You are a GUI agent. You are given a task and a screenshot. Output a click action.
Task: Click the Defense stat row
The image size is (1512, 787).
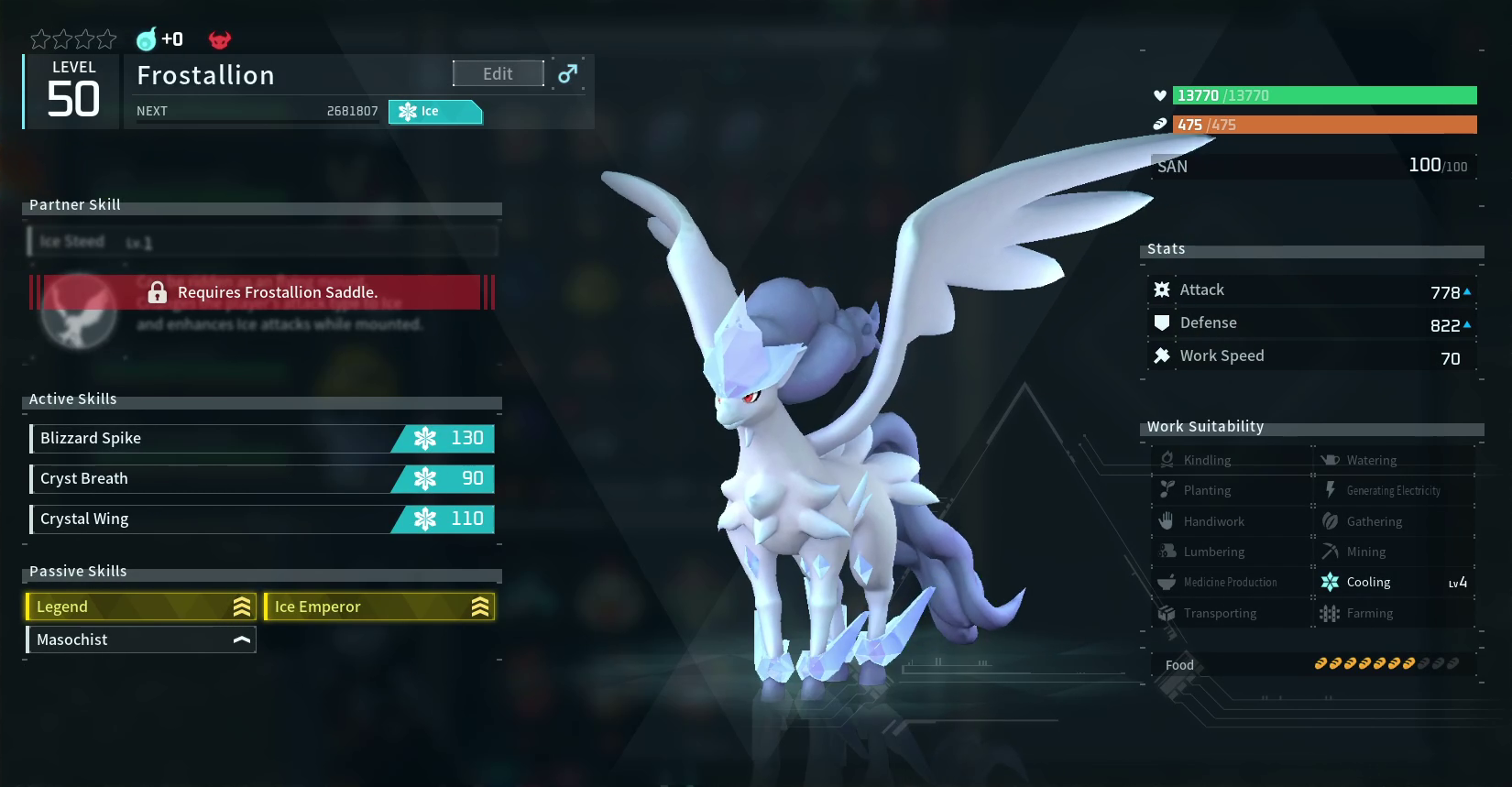1312,323
